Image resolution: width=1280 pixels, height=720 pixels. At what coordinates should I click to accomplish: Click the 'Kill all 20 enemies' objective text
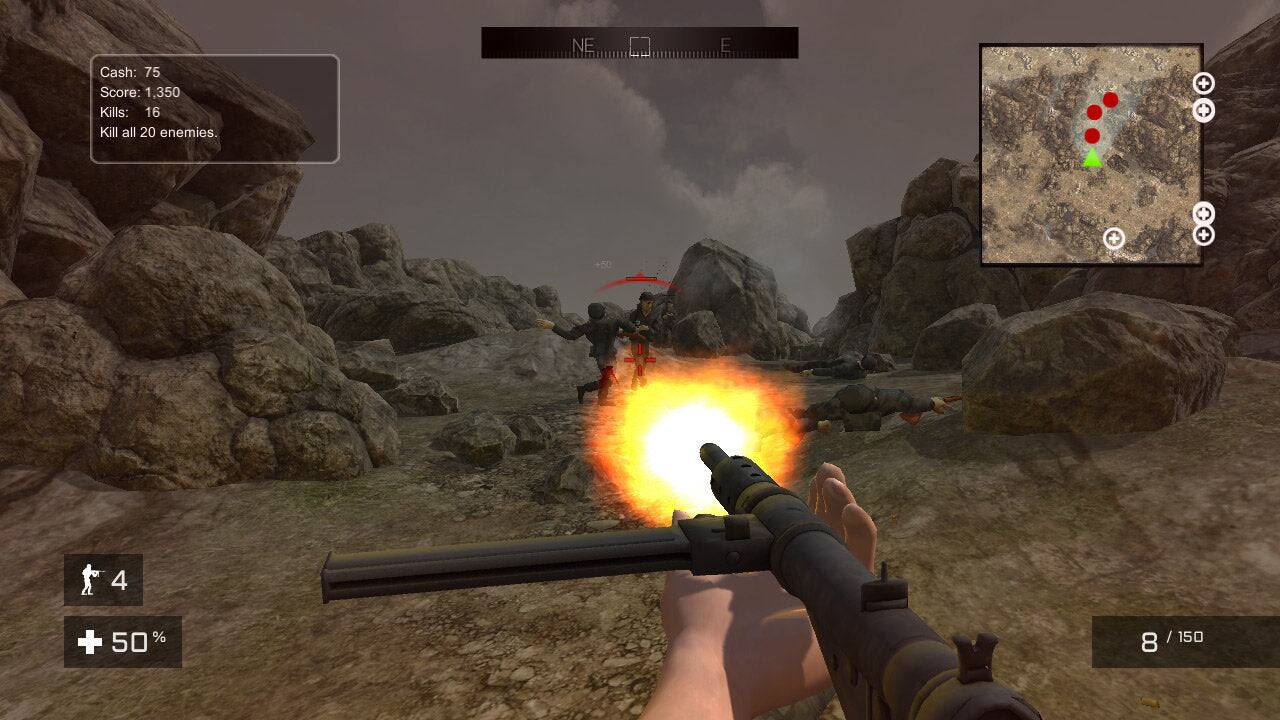coord(159,131)
